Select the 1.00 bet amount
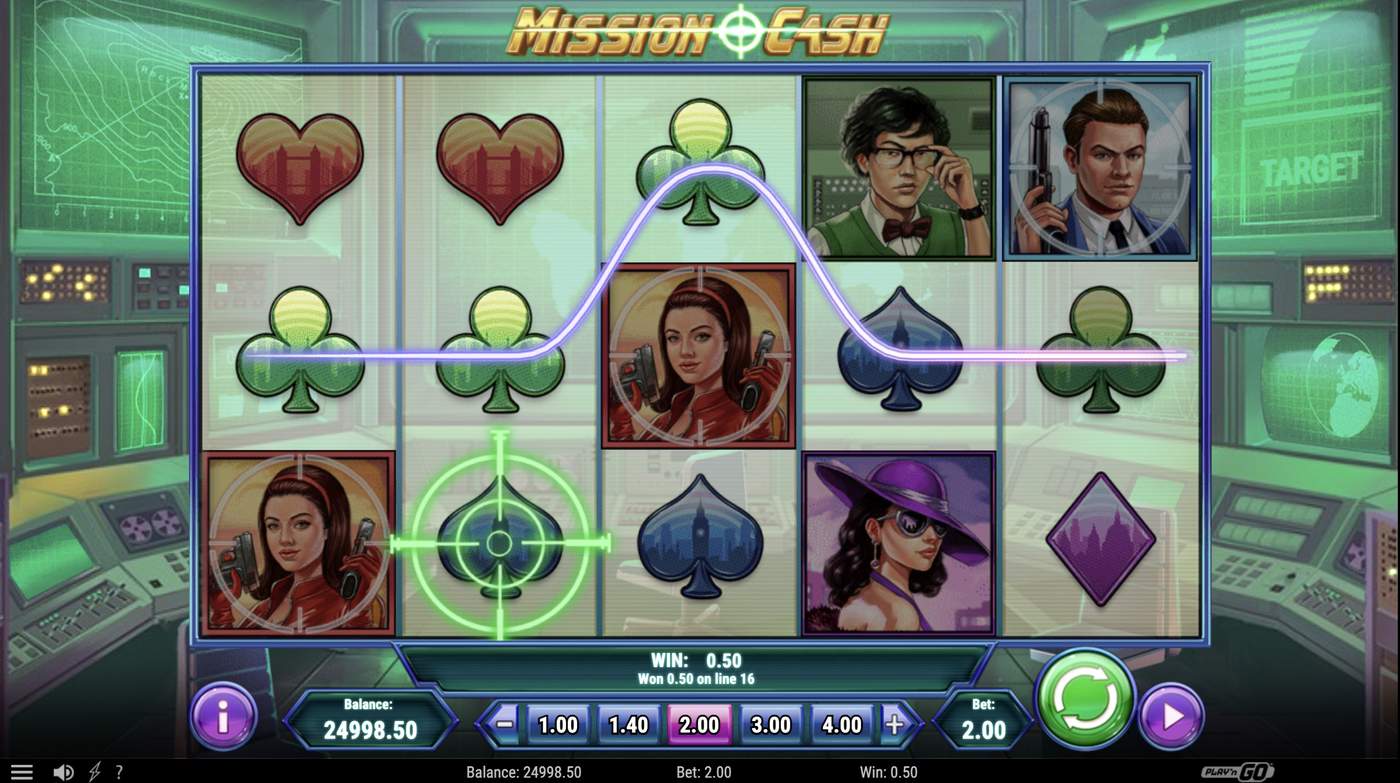Viewport: 1400px width, 783px height. tap(557, 724)
